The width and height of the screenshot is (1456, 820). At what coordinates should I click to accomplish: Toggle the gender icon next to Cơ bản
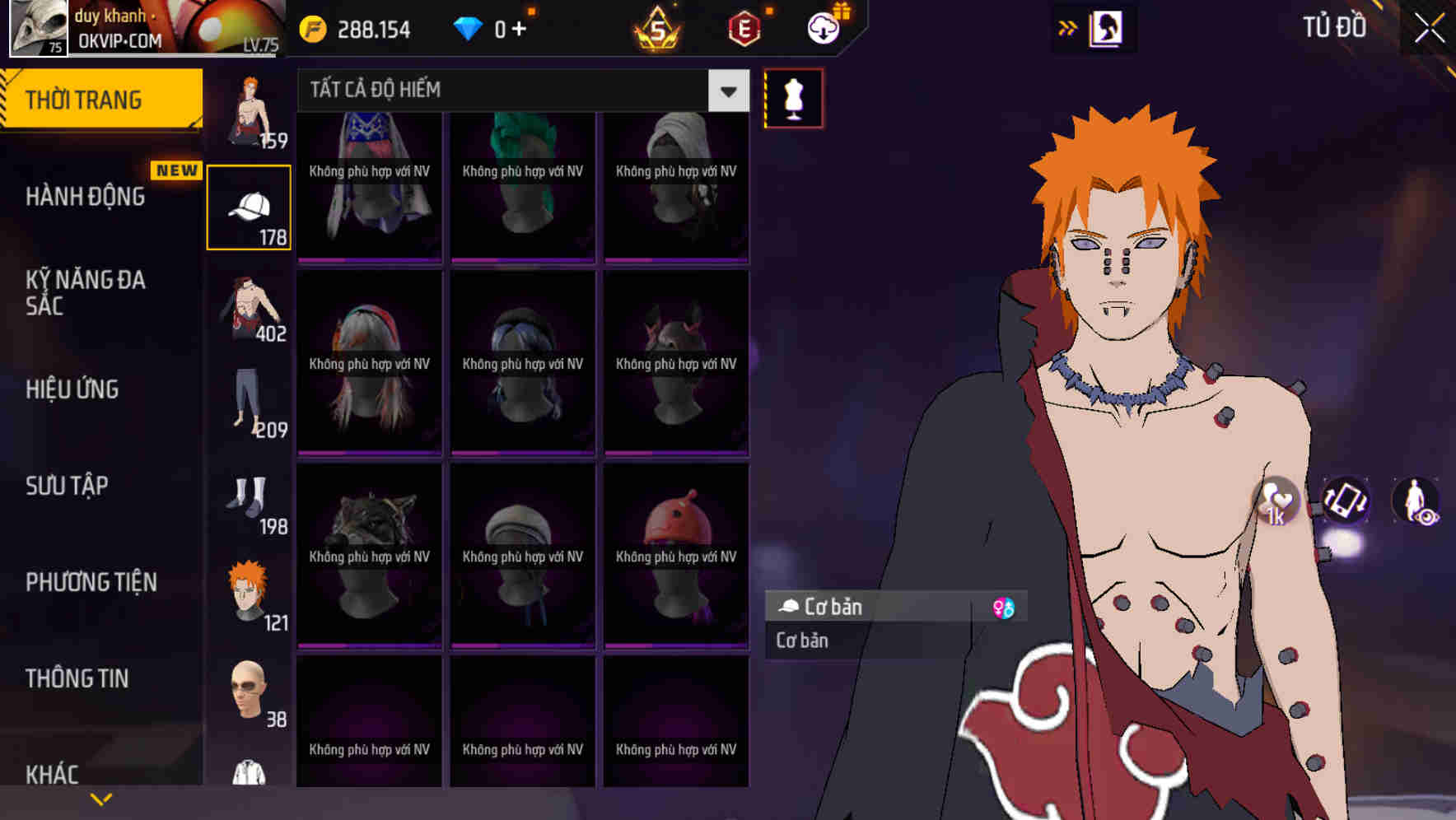(1004, 608)
